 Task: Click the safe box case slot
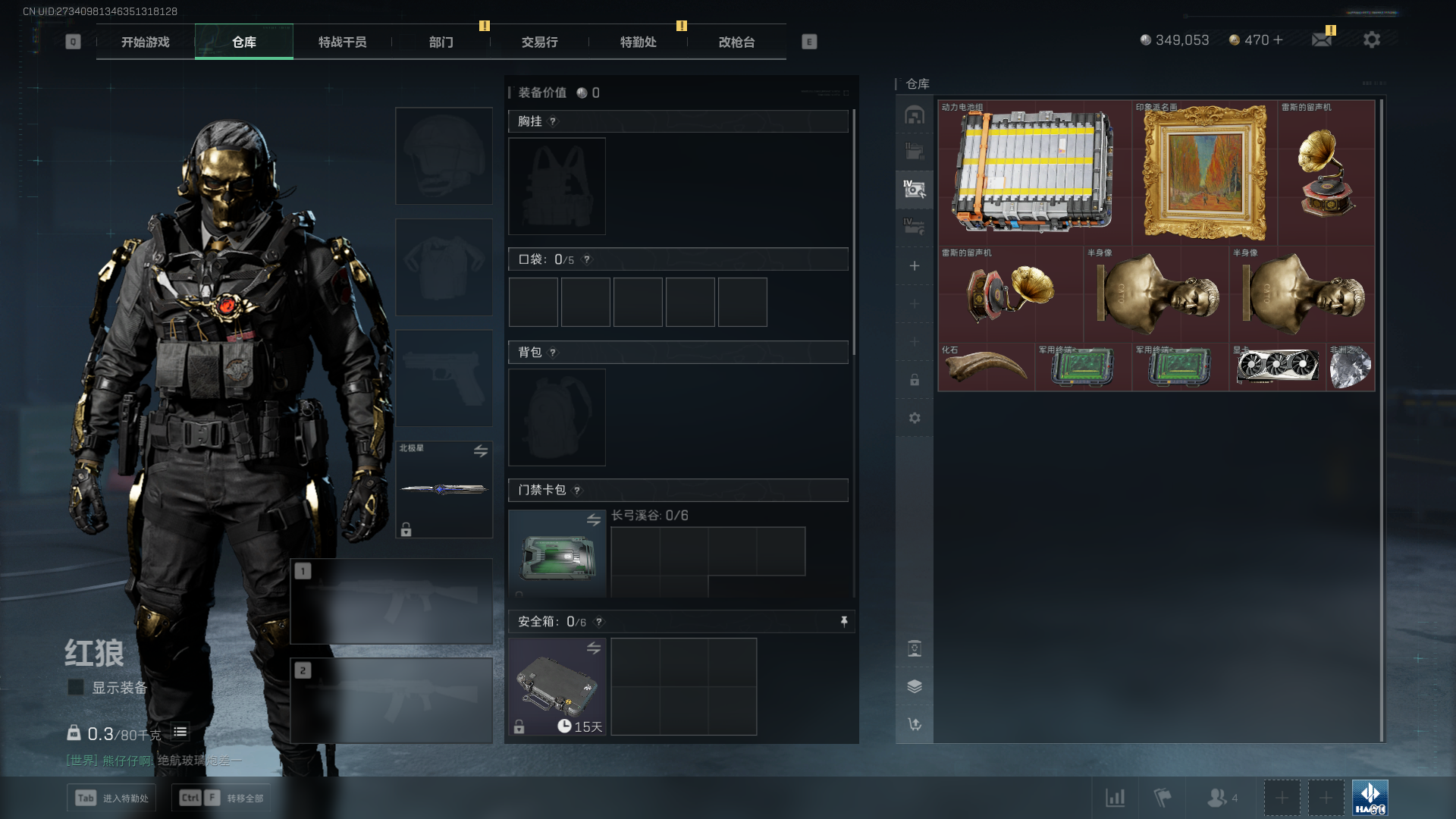point(557,686)
